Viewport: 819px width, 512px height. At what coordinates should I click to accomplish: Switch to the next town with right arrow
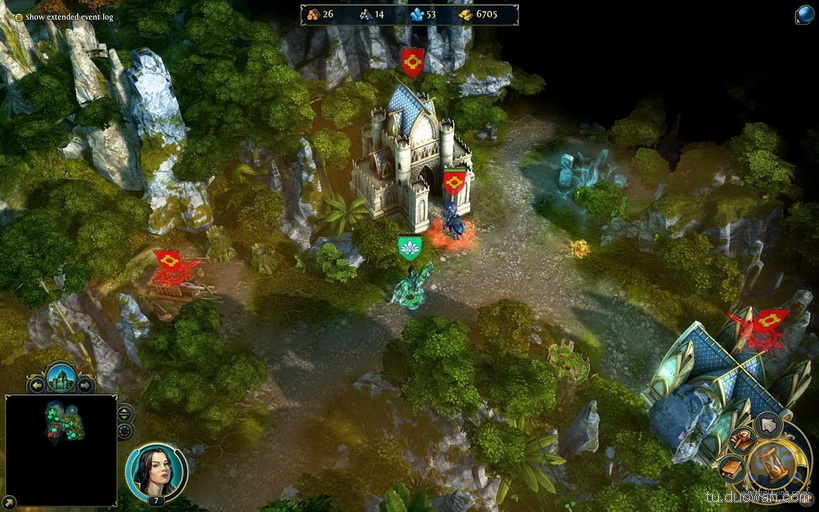pos(86,385)
